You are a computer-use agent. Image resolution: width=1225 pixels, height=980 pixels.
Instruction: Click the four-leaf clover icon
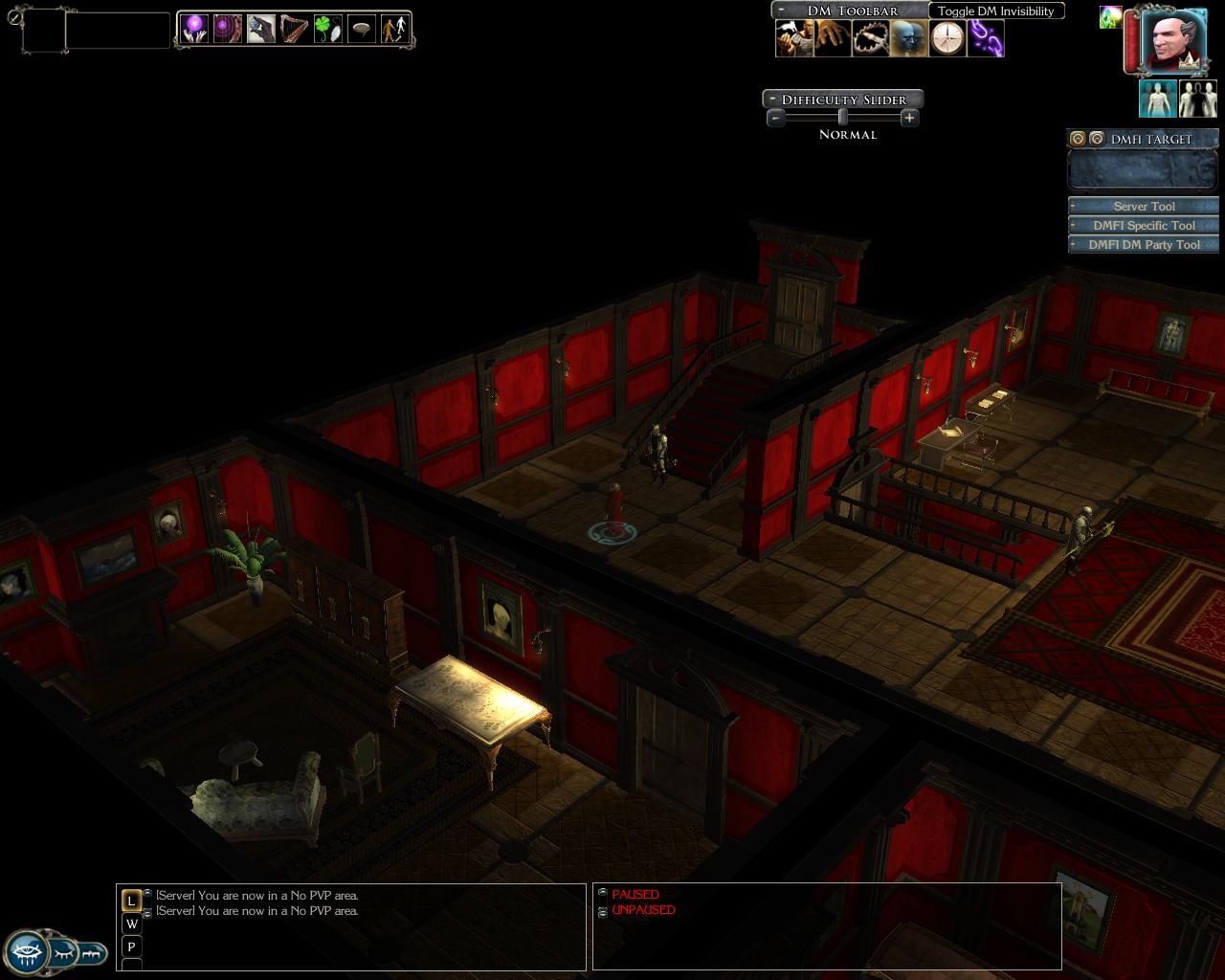327,29
